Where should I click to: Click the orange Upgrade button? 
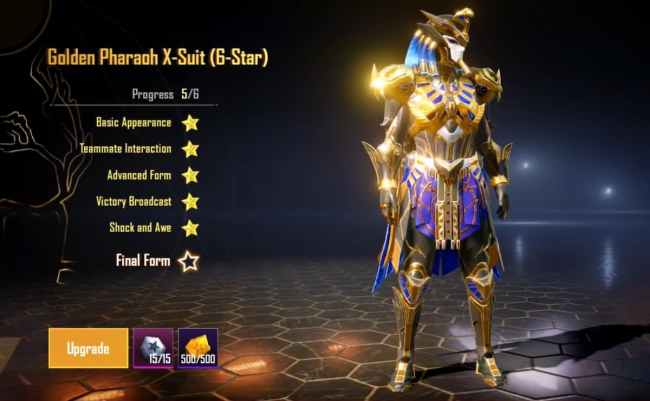point(88,347)
